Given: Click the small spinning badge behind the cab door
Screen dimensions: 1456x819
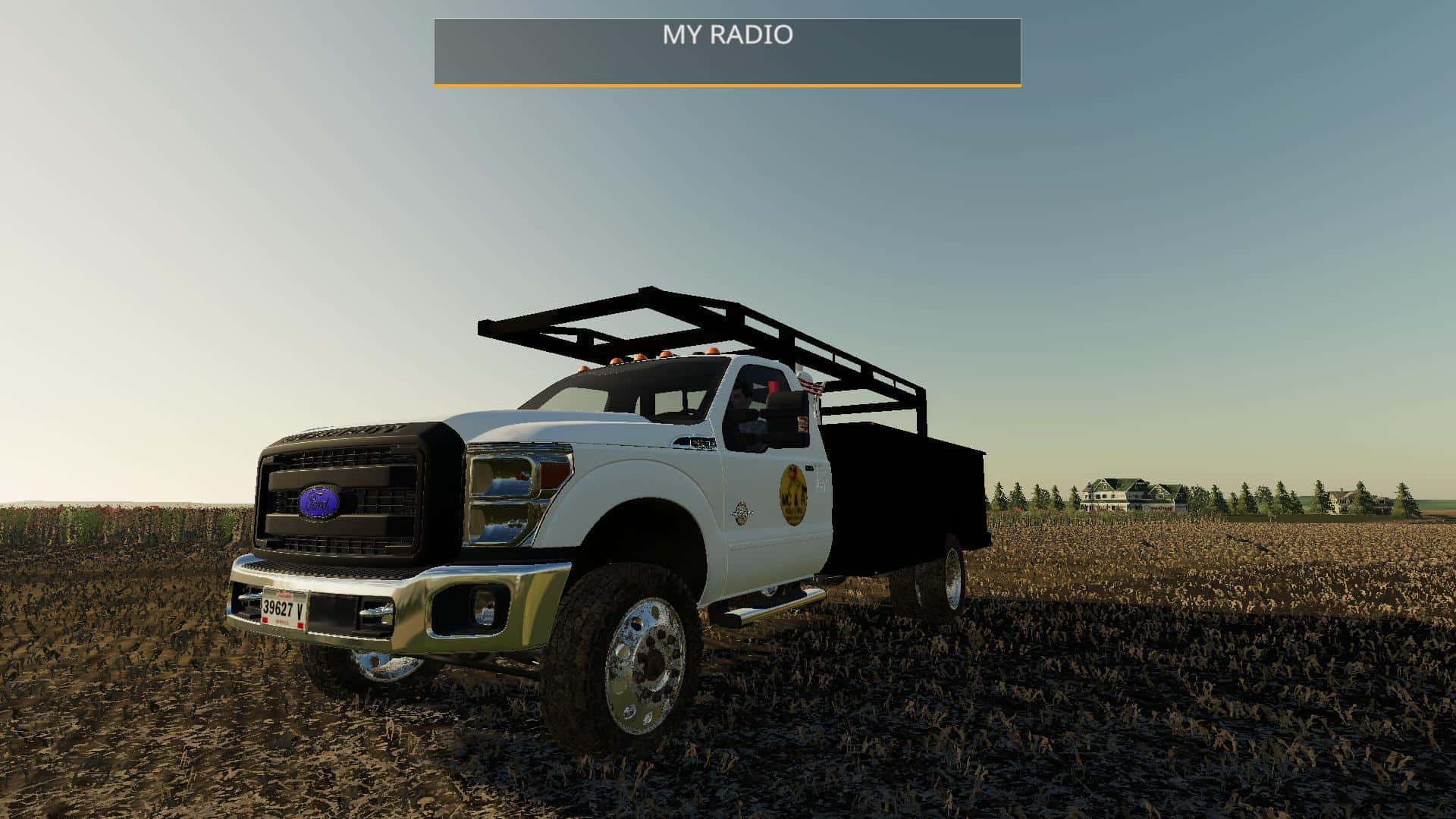Looking at the screenshot, I should click(x=741, y=513).
